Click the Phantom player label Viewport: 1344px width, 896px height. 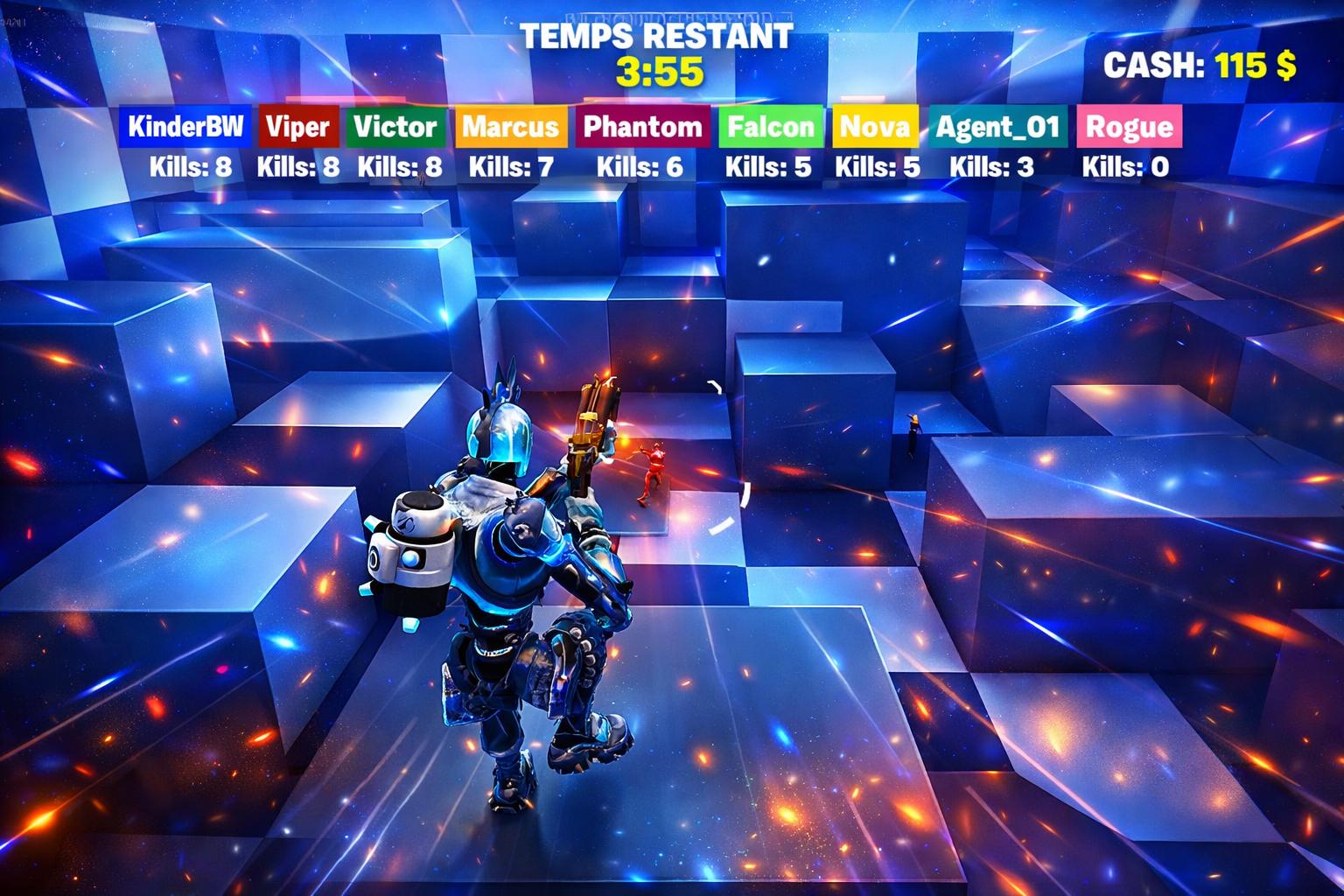coord(642,127)
